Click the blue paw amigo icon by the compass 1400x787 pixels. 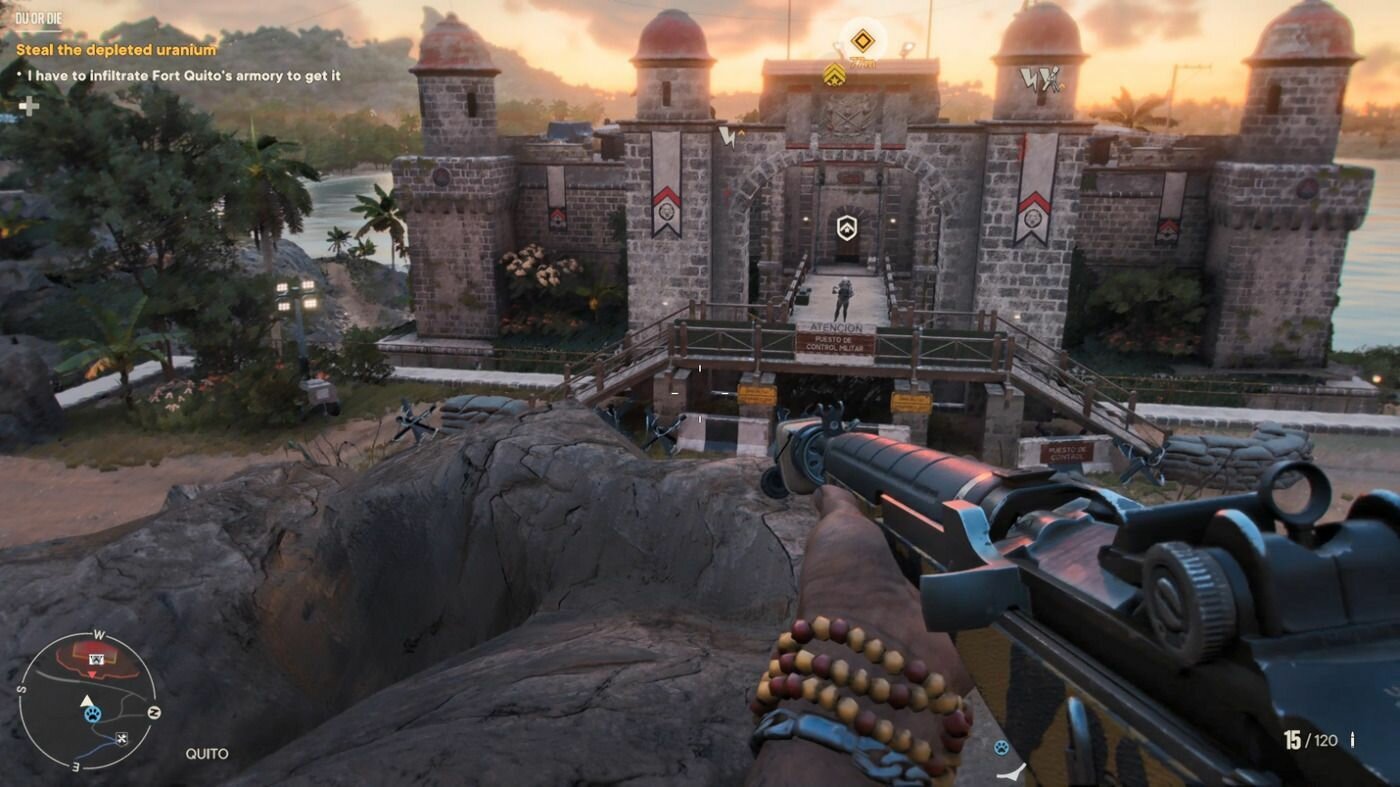pos(1001,748)
